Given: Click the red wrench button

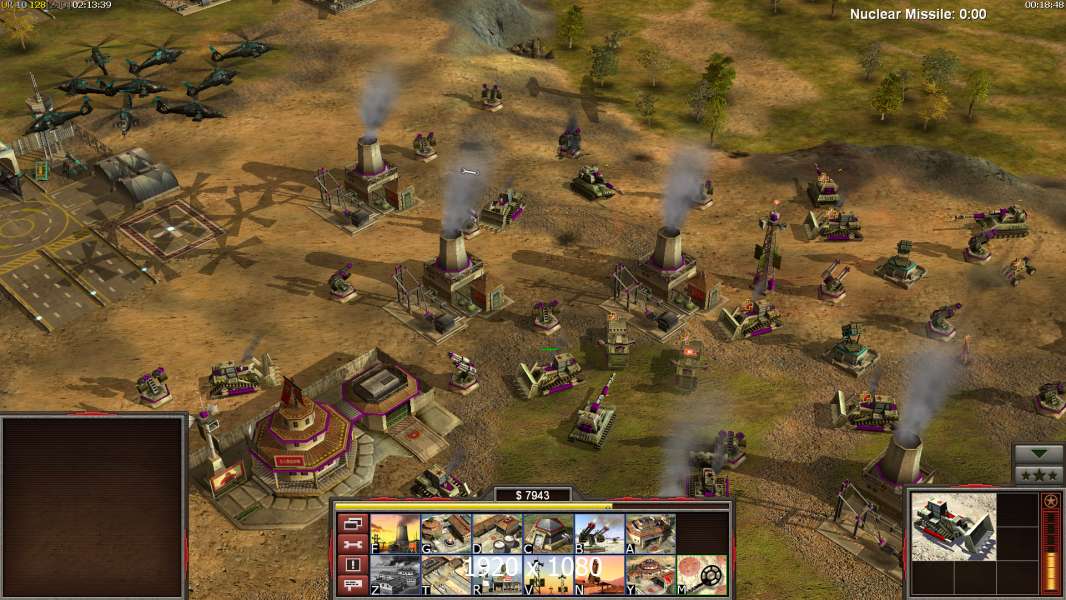Looking at the screenshot, I should pos(351,544).
